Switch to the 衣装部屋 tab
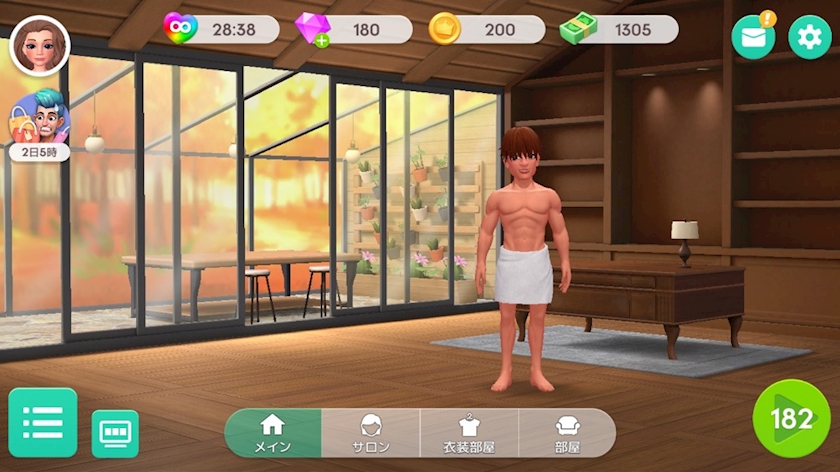Screen dimensions: 840x472 tap(469, 433)
